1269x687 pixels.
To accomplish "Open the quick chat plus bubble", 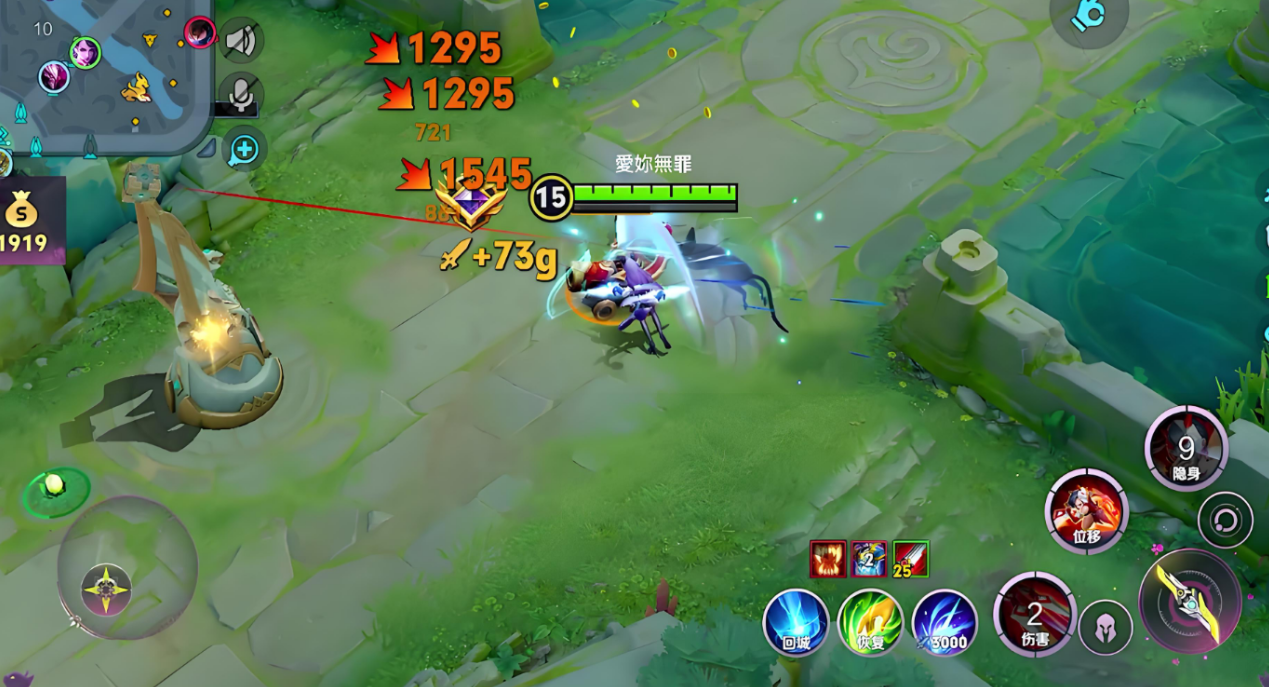I will pyautogui.click(x=244, y=149).
